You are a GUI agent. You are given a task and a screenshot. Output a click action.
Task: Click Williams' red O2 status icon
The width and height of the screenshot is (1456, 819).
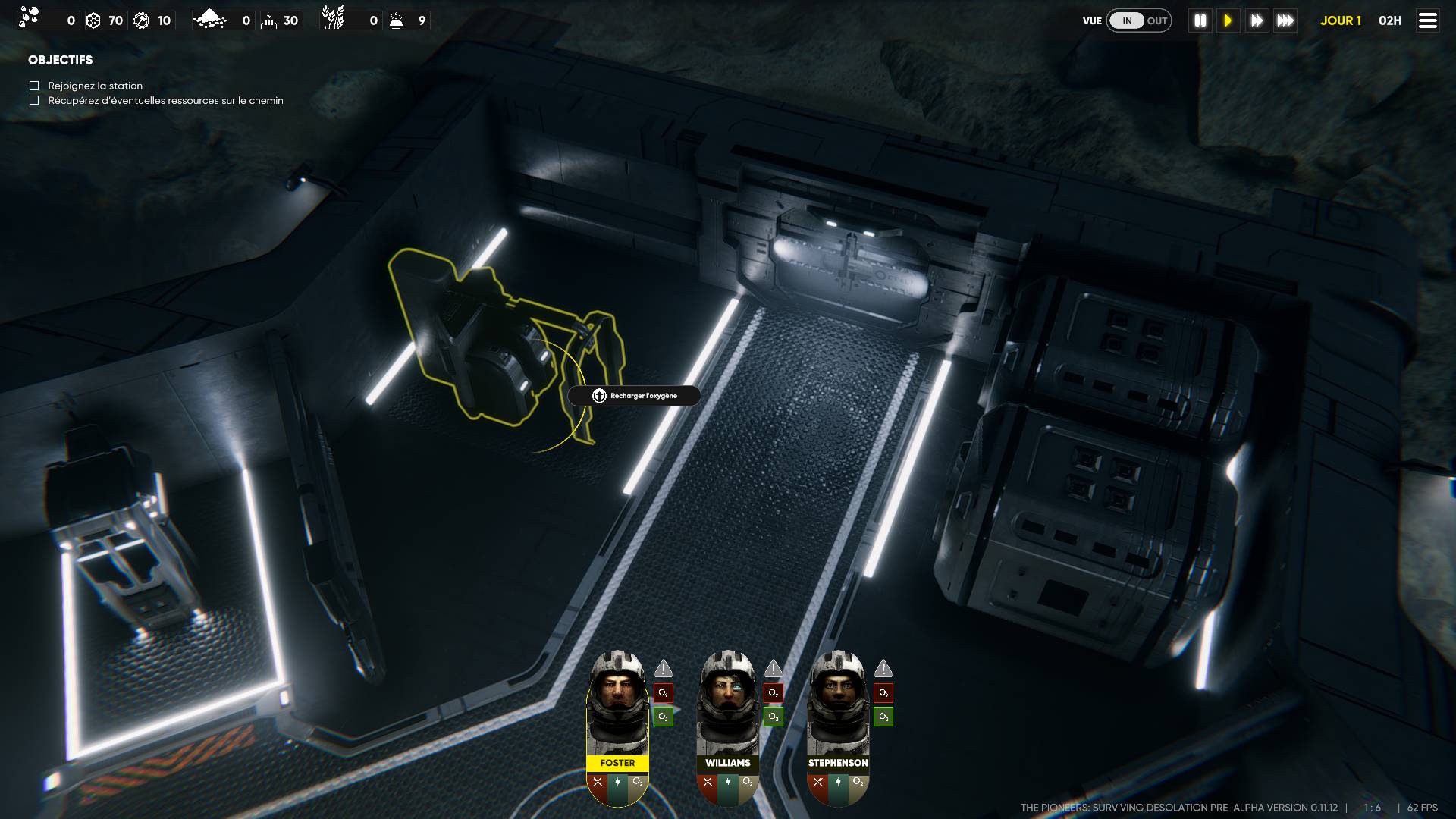pyautogui.click(x=773, y=692)
